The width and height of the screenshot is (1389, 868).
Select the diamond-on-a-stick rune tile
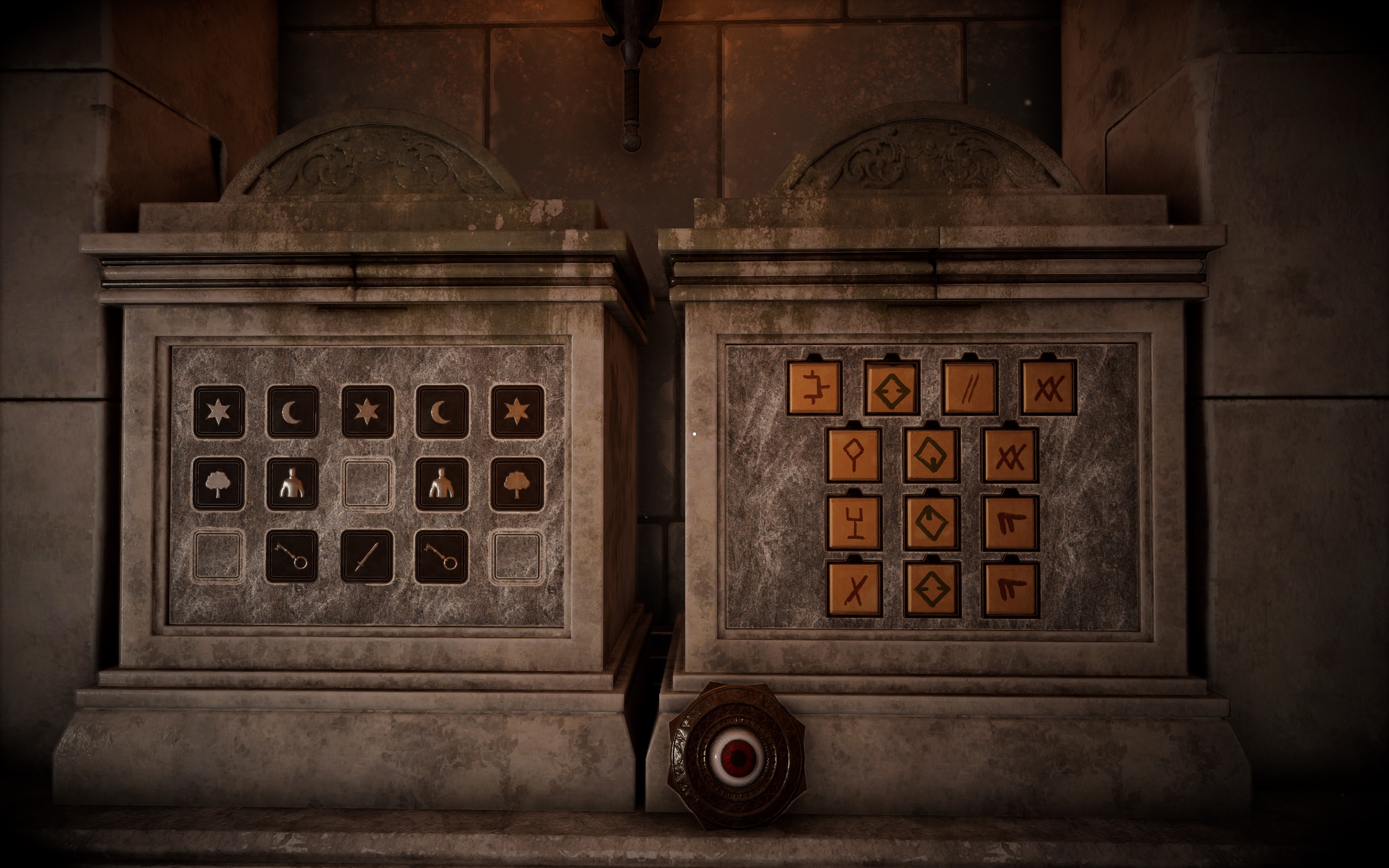(x=854, y=454)
